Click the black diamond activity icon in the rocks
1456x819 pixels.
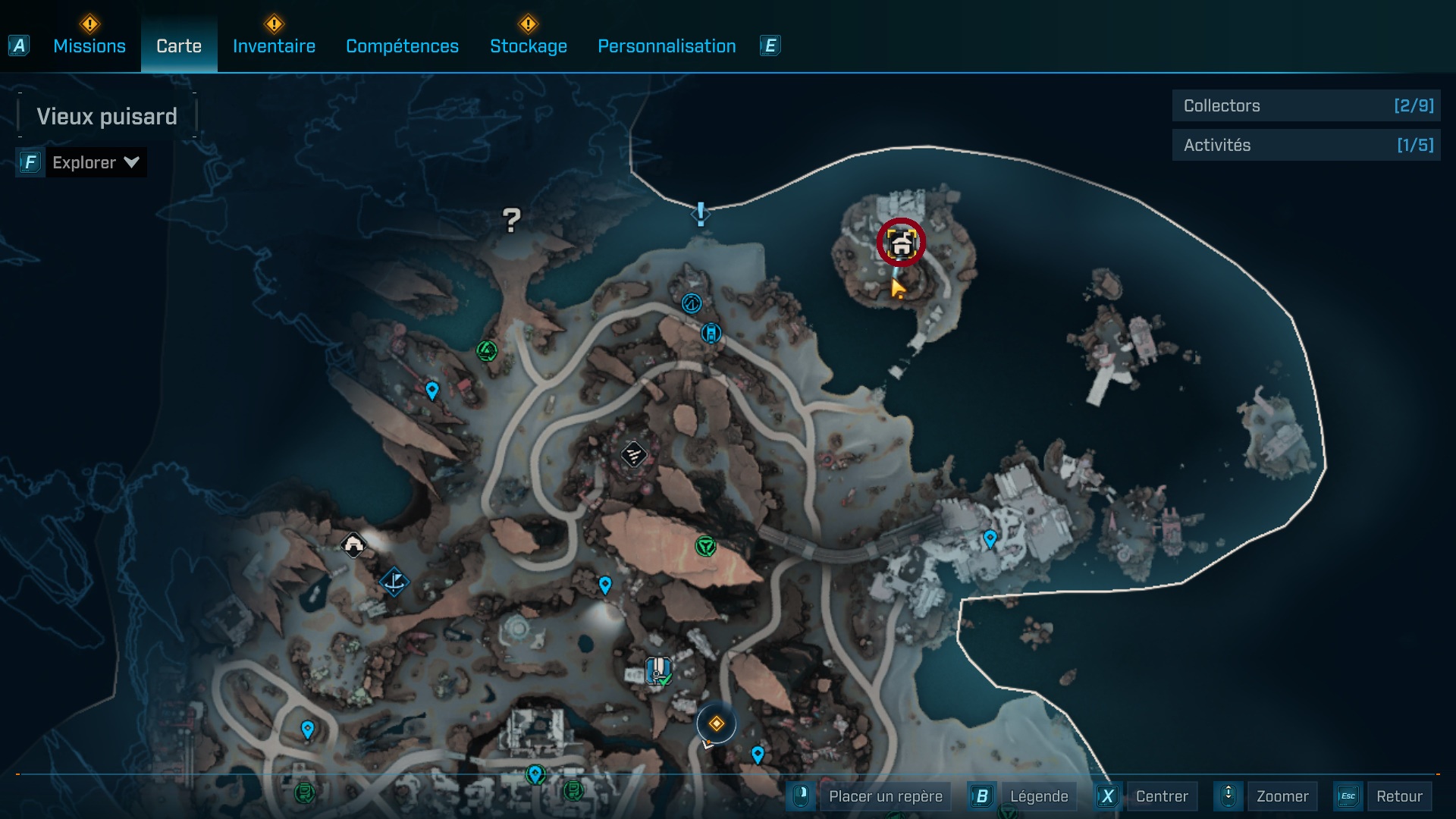634,453
